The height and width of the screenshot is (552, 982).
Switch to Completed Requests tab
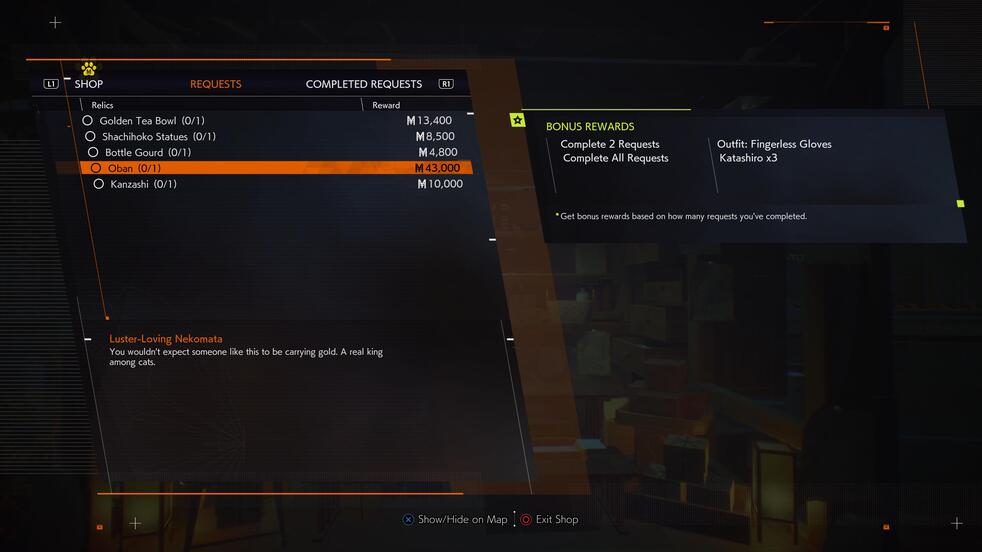(x=363, y=84)
